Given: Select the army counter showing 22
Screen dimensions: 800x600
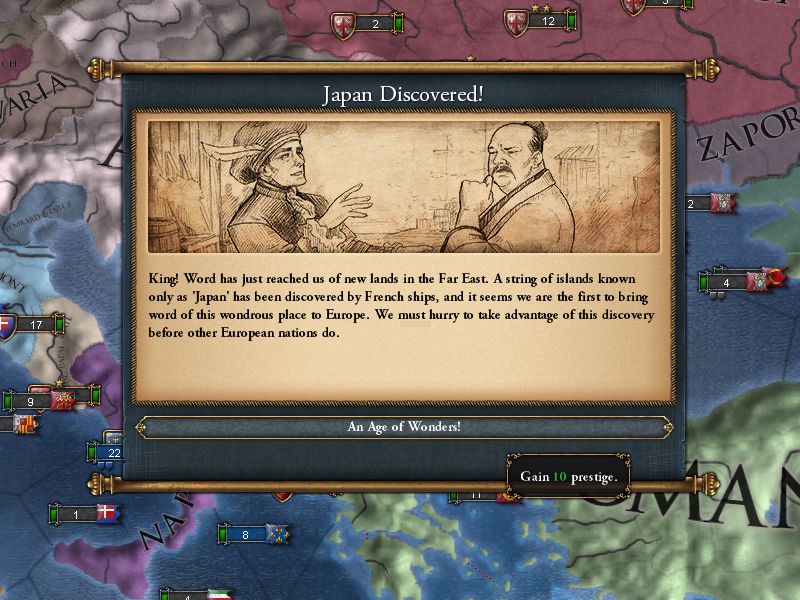Looking at the screenshot, I should point(113,452).
